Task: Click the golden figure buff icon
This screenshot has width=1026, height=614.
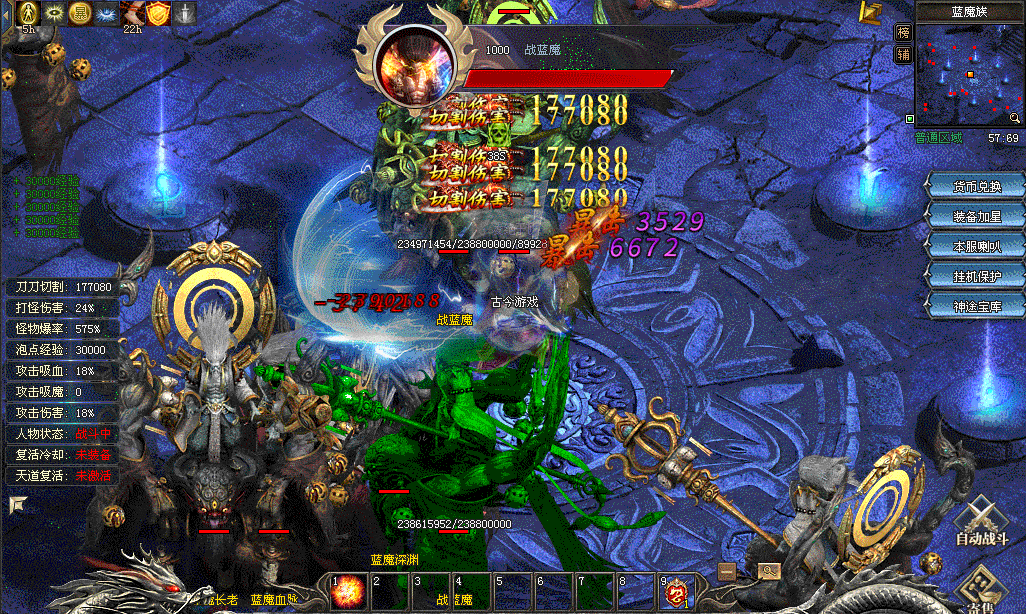Action: [x=29, y=12]
